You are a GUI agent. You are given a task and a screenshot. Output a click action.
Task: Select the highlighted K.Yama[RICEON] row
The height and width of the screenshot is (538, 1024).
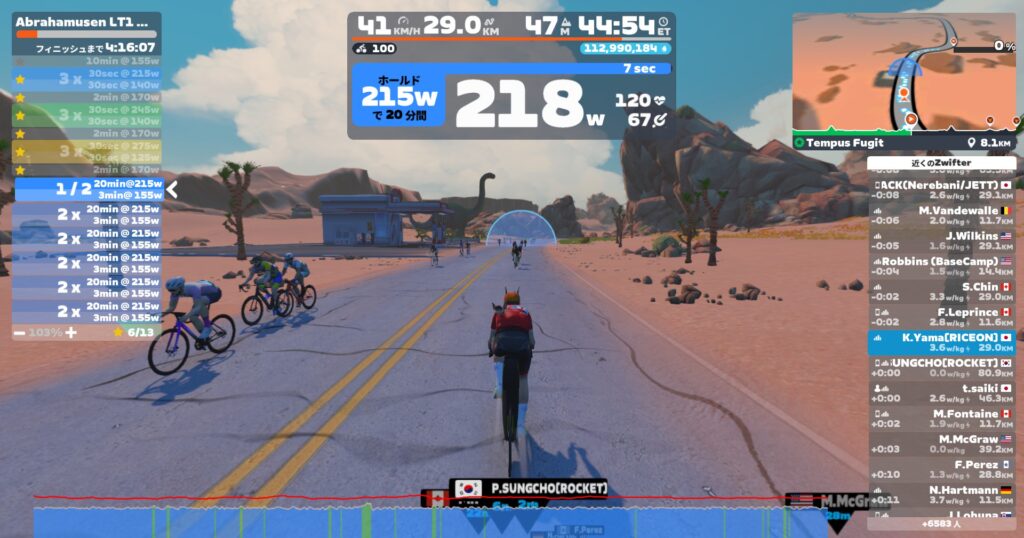941,343
